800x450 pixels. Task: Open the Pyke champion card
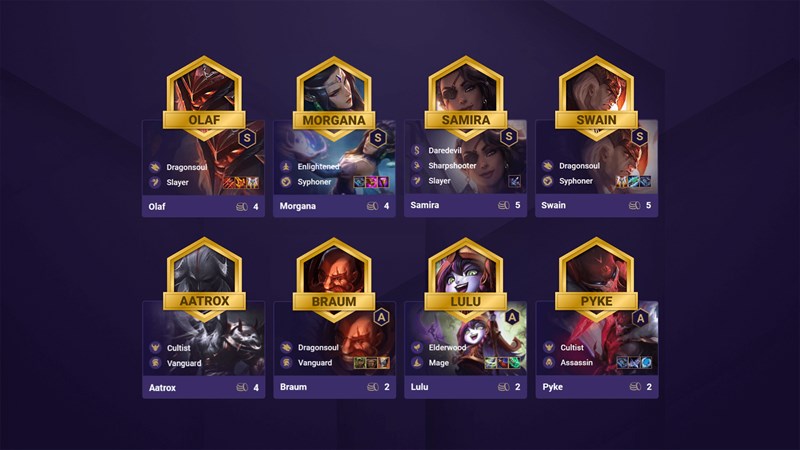point(596,350)
